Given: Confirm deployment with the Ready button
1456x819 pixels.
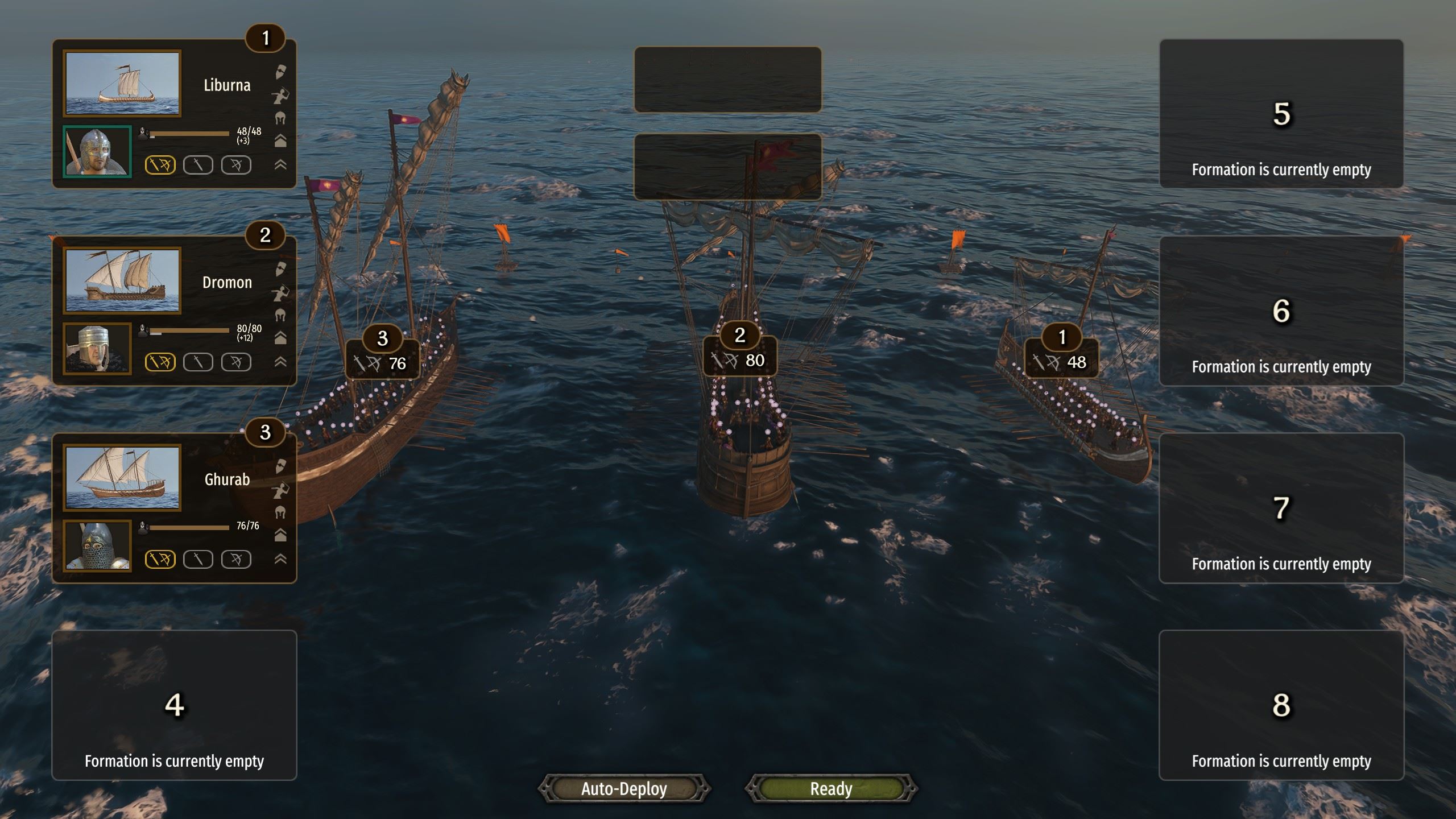Looking at the screenshot, I should (x=831, y=789).
